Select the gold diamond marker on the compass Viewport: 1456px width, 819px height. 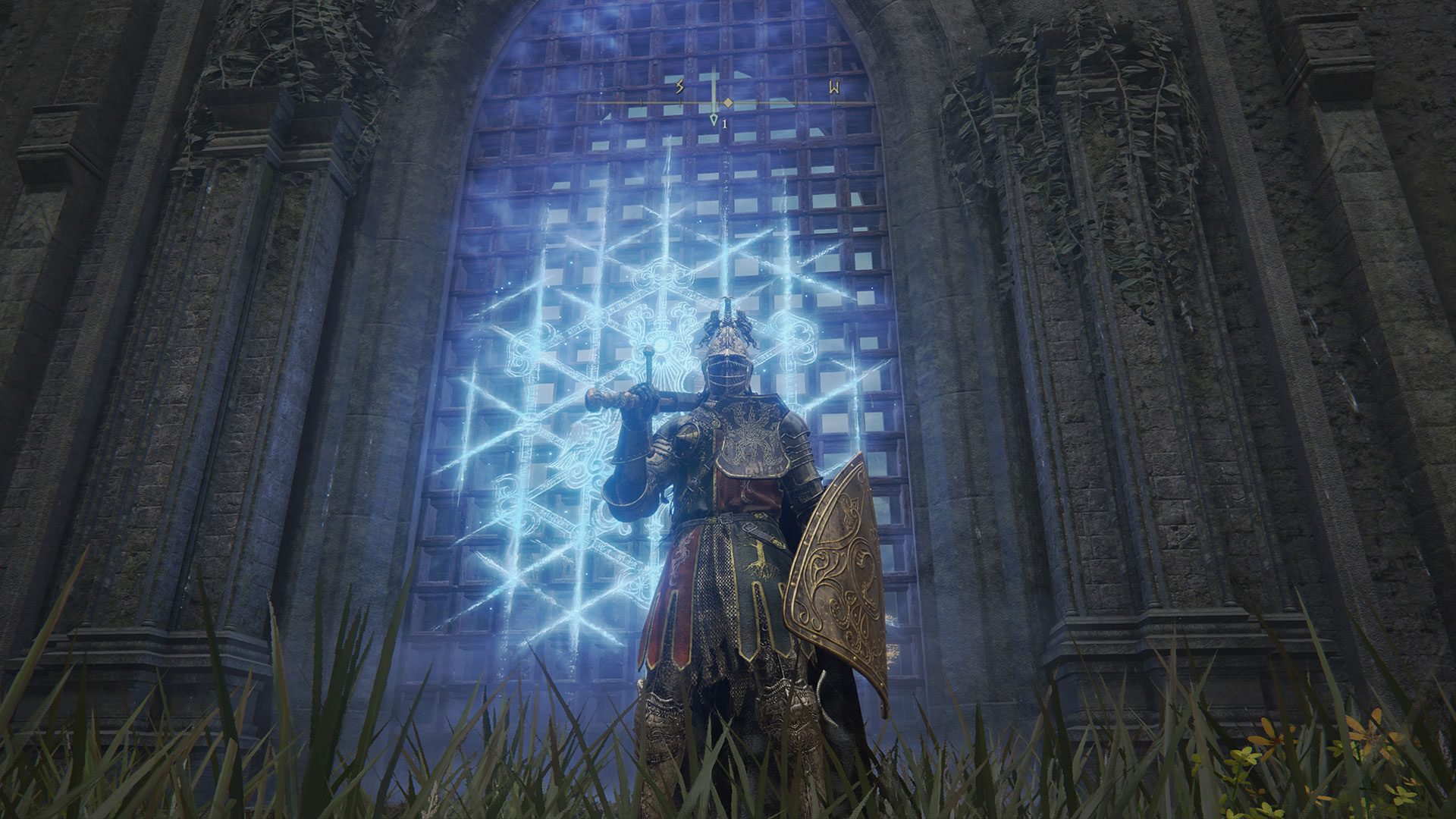[728, 102]
